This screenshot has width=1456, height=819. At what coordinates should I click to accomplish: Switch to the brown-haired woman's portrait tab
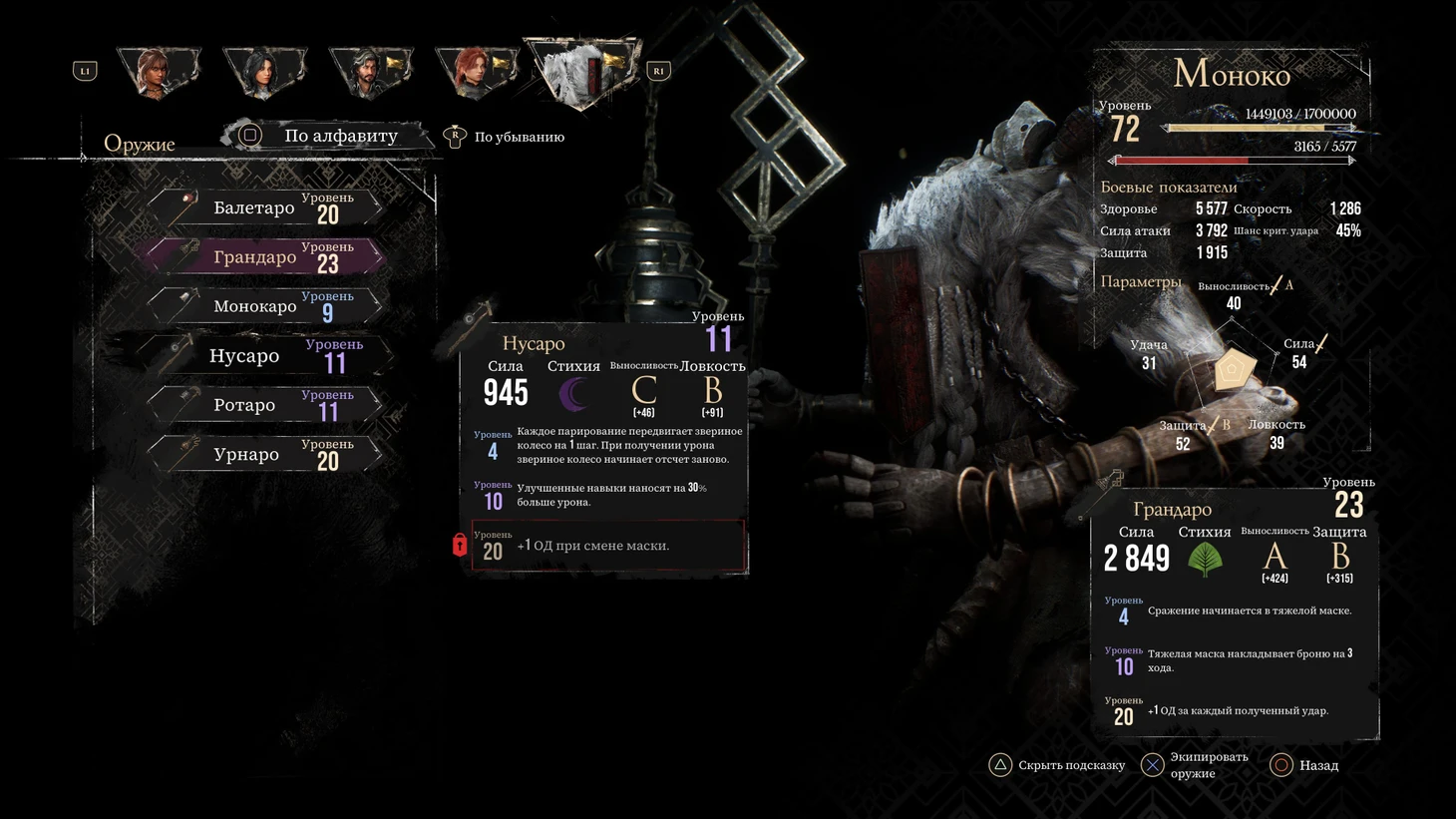coord(158,72)
